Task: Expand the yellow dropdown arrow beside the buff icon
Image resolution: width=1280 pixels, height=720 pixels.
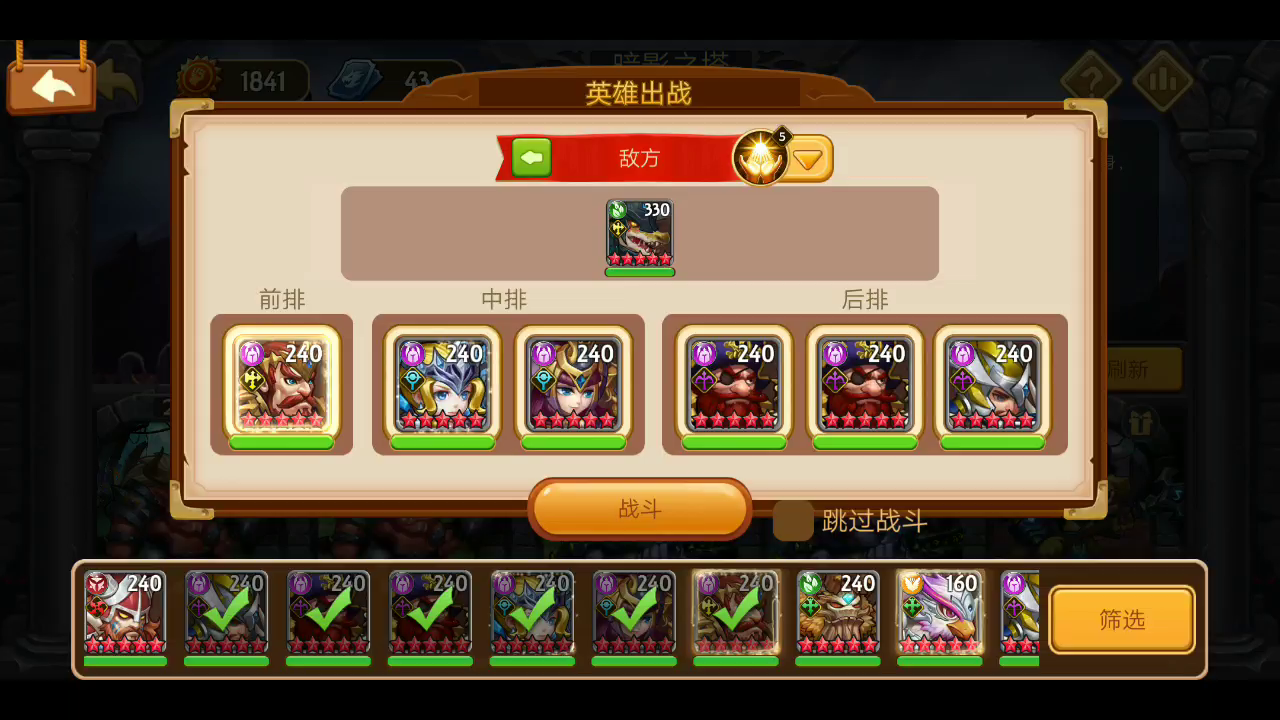Action: 808,157
